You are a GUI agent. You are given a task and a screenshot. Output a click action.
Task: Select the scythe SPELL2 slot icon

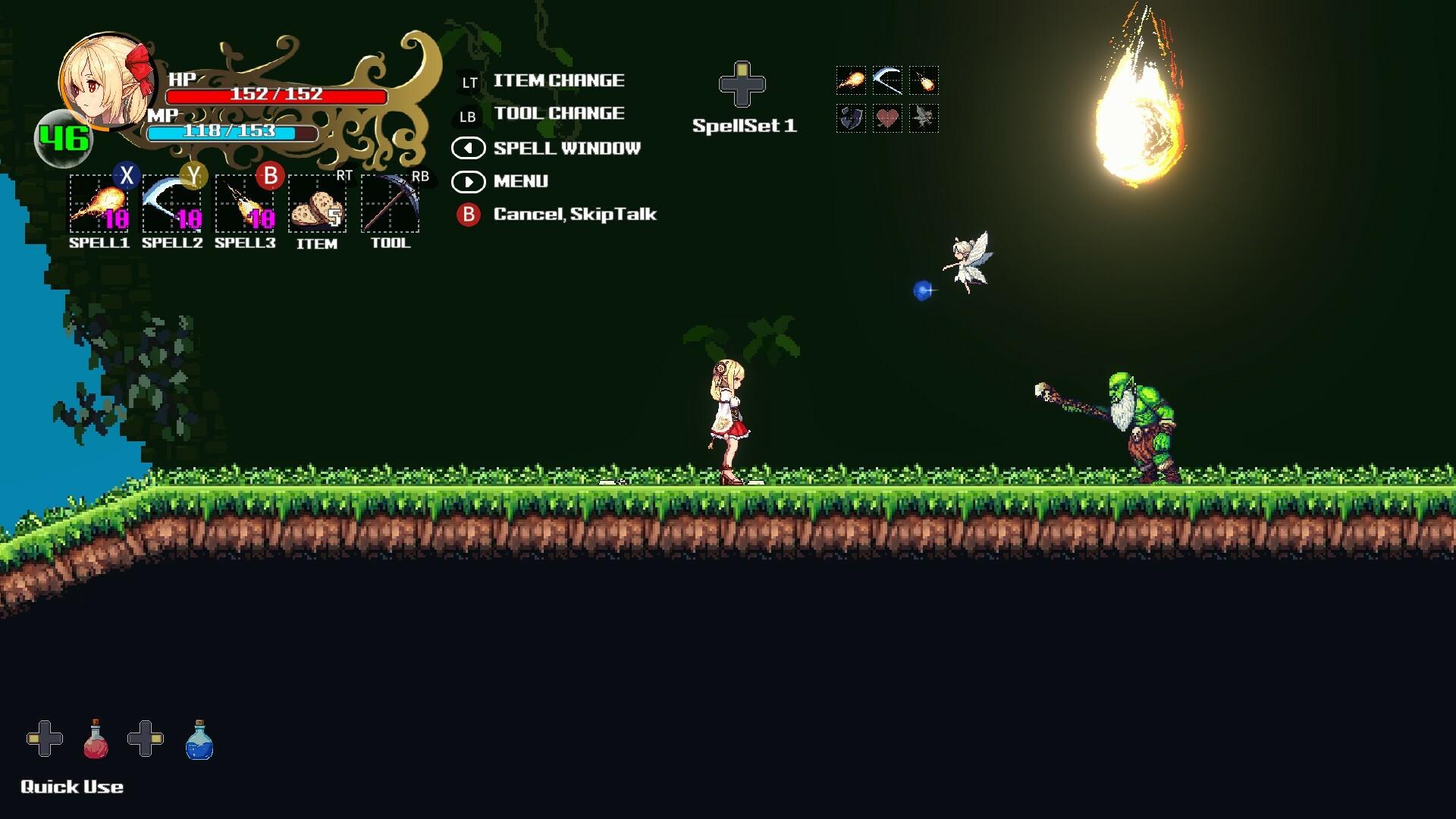(171, 206)
